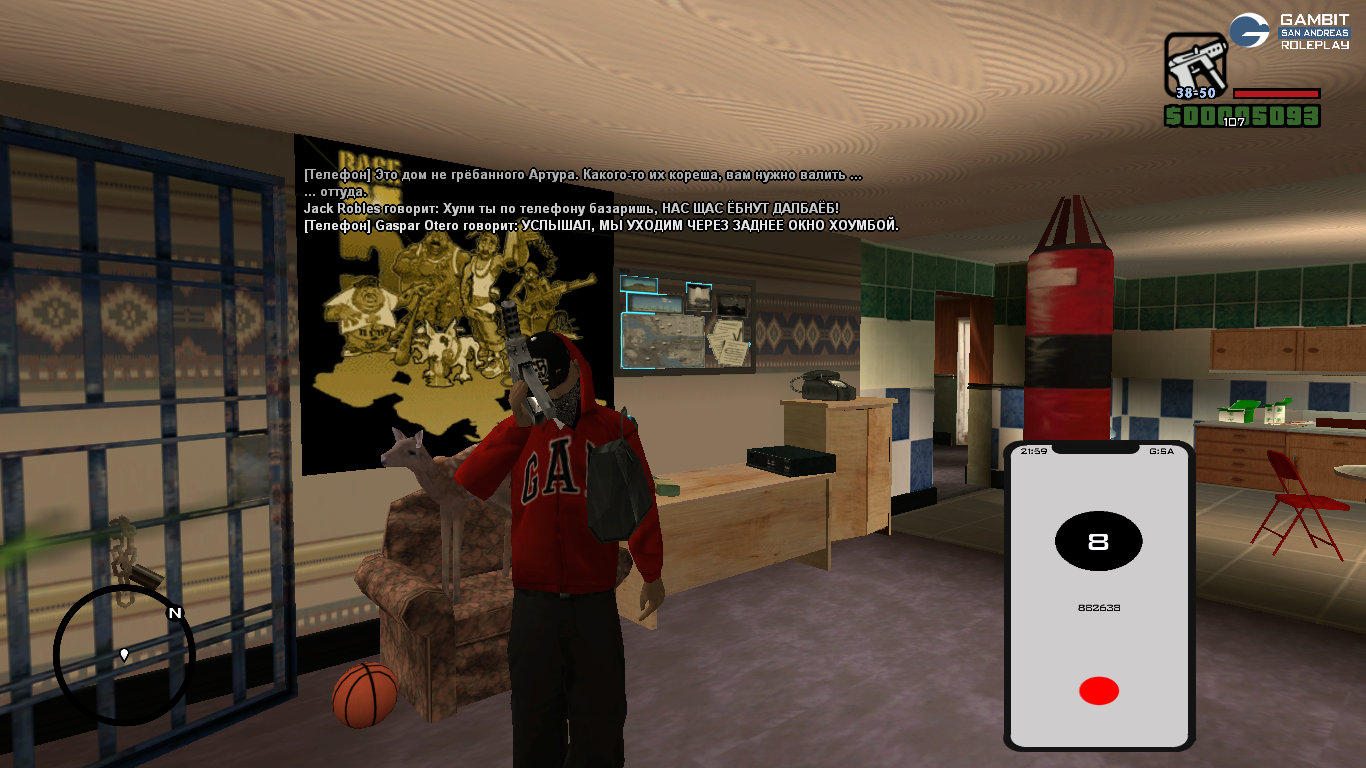Select the submachine gun weapon icon
The image size is (1366, 768).
[1195, 65]
